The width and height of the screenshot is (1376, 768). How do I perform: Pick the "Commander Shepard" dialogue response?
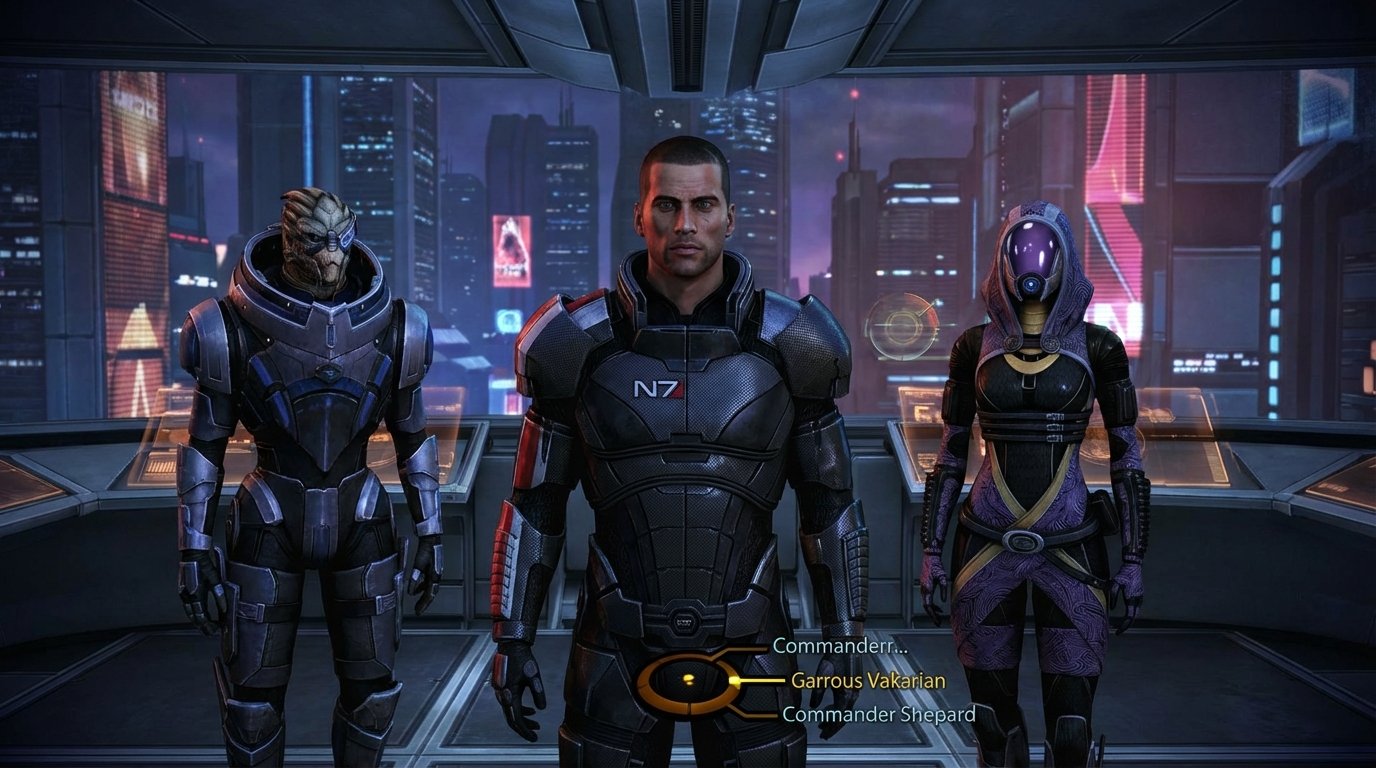coord(878,714)
